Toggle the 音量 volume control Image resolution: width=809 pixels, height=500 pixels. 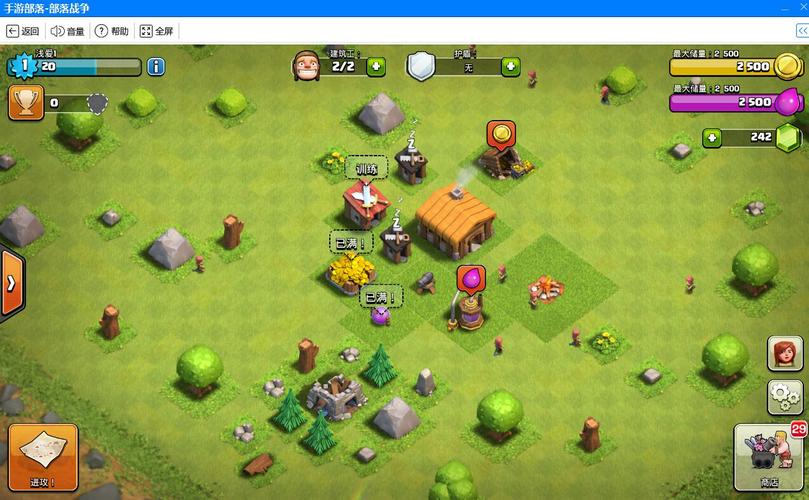(x=68, y=31)
